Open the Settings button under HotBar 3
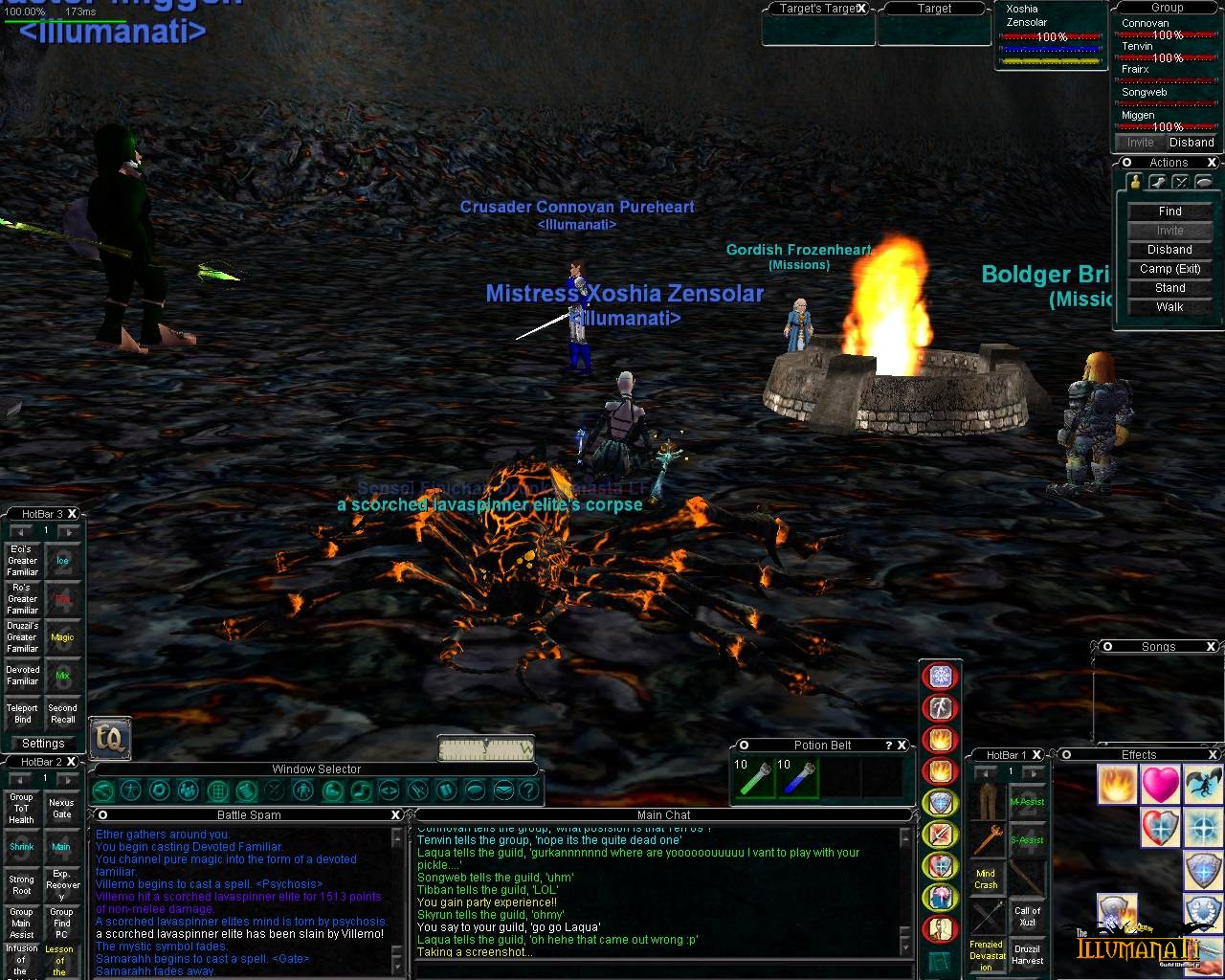 tap(43, 744)
